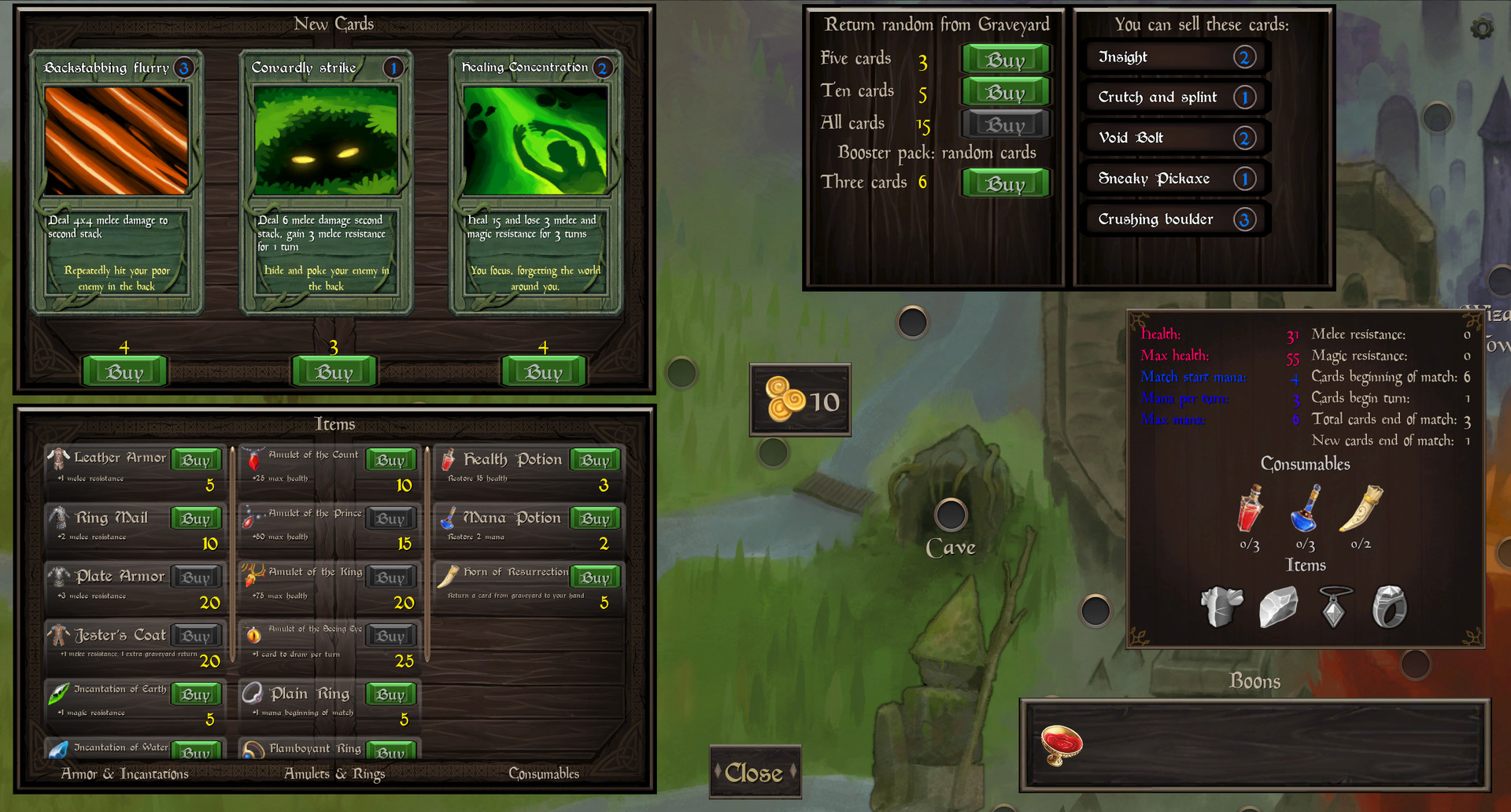Select the red boon gem in Boons panel
This screenshot has width=1511, height=812.
(x=1062, y=743)
